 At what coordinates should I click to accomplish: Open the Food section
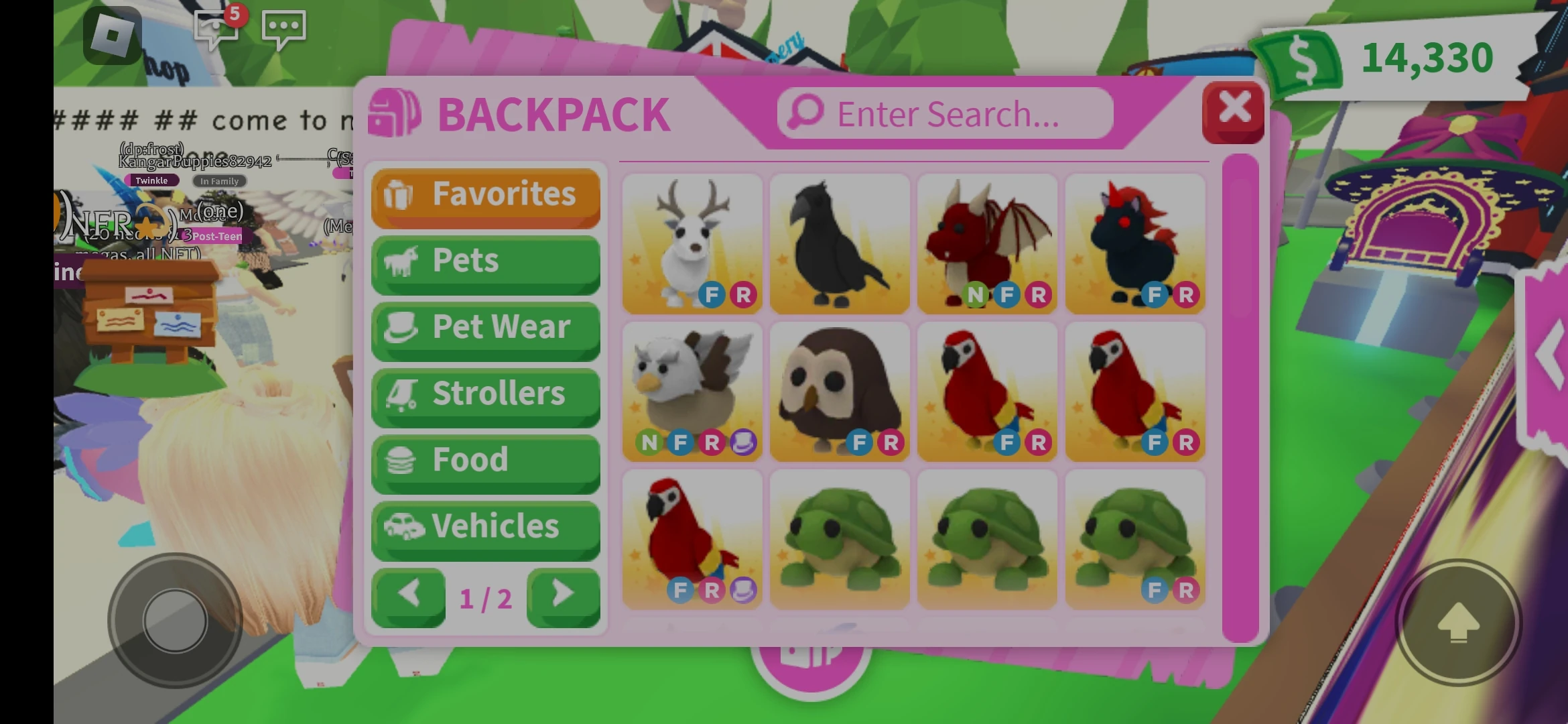[x=485, y=460]
